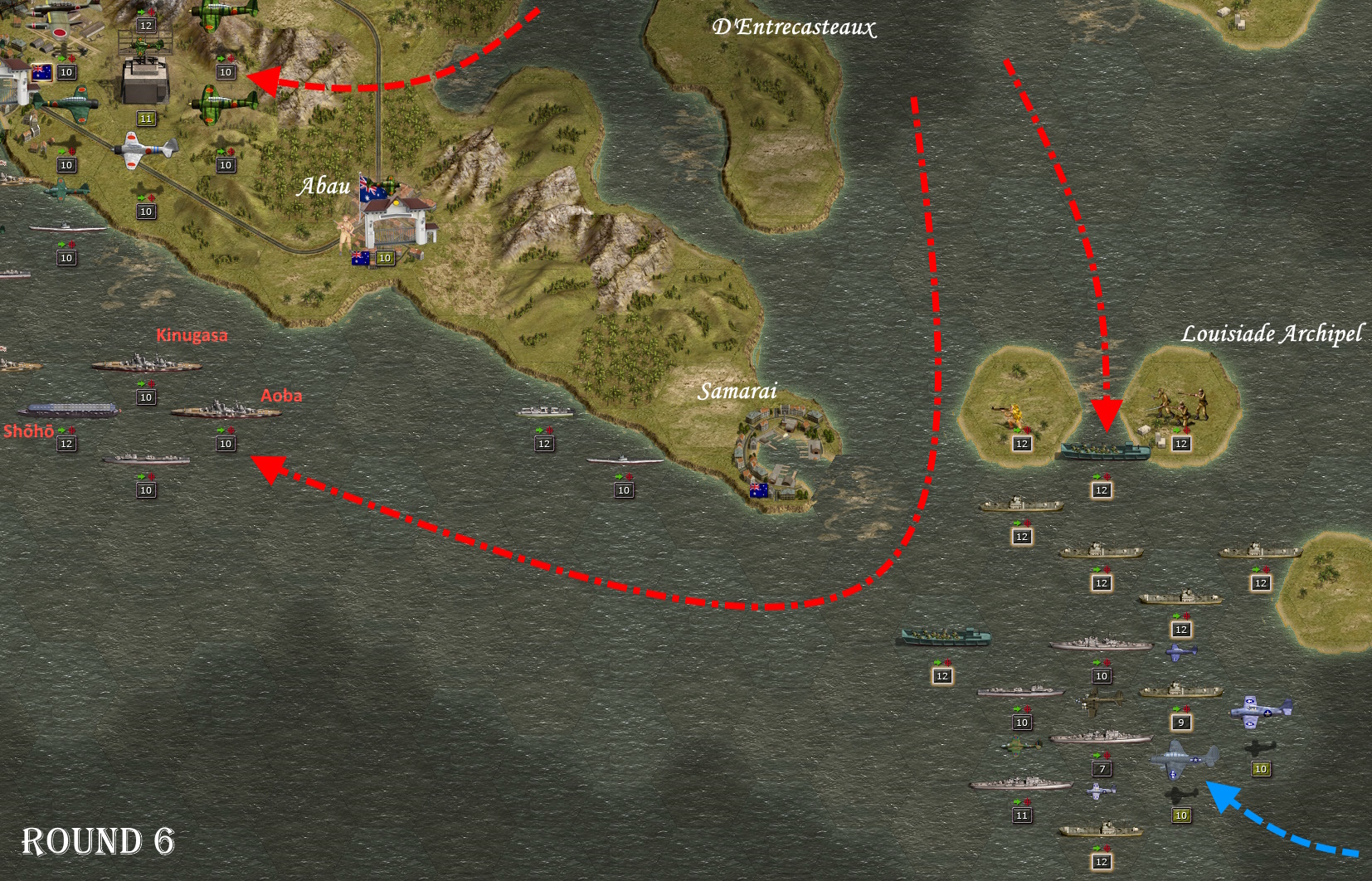
Task: Click the Samarai town label
Action: 738,388
